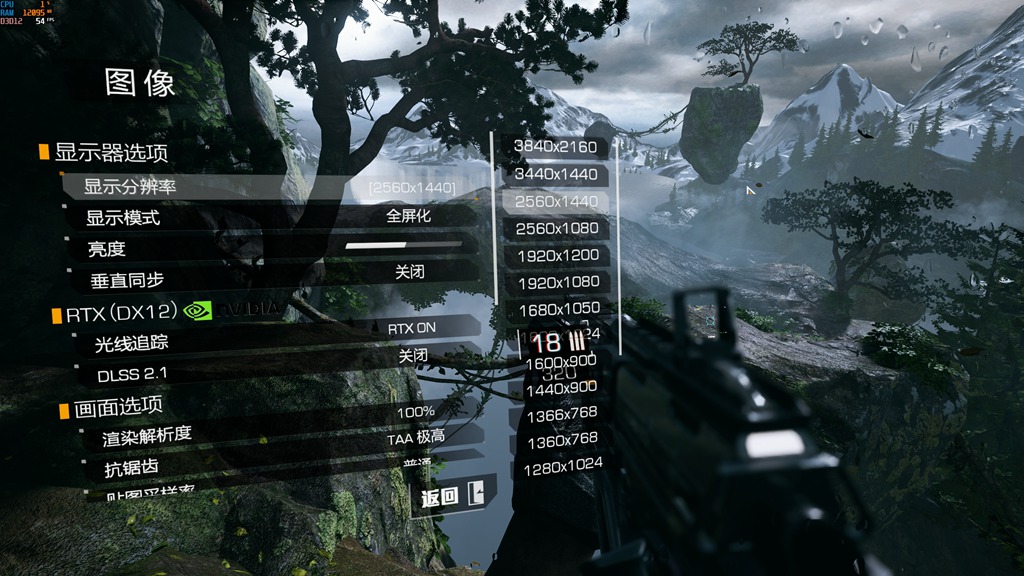This screenshot has height=576, width=1024.
Task: Choose 3440x1440 from the resolution list
Action: click(x=555, y=174)
